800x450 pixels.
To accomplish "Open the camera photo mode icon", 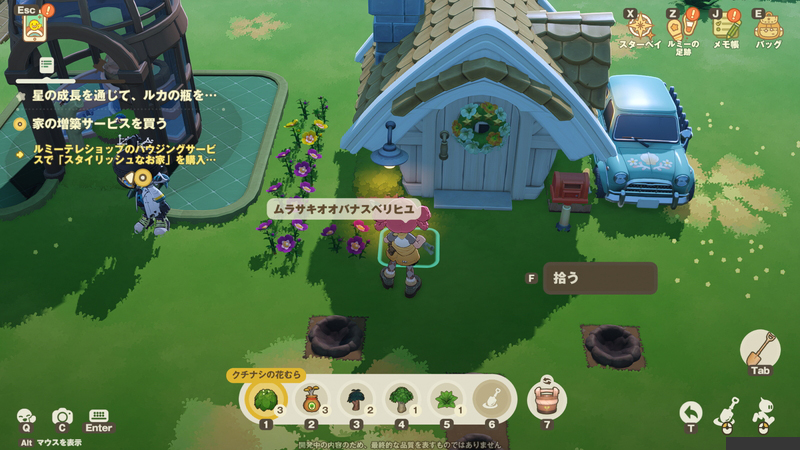I will [x=62, y=416].
